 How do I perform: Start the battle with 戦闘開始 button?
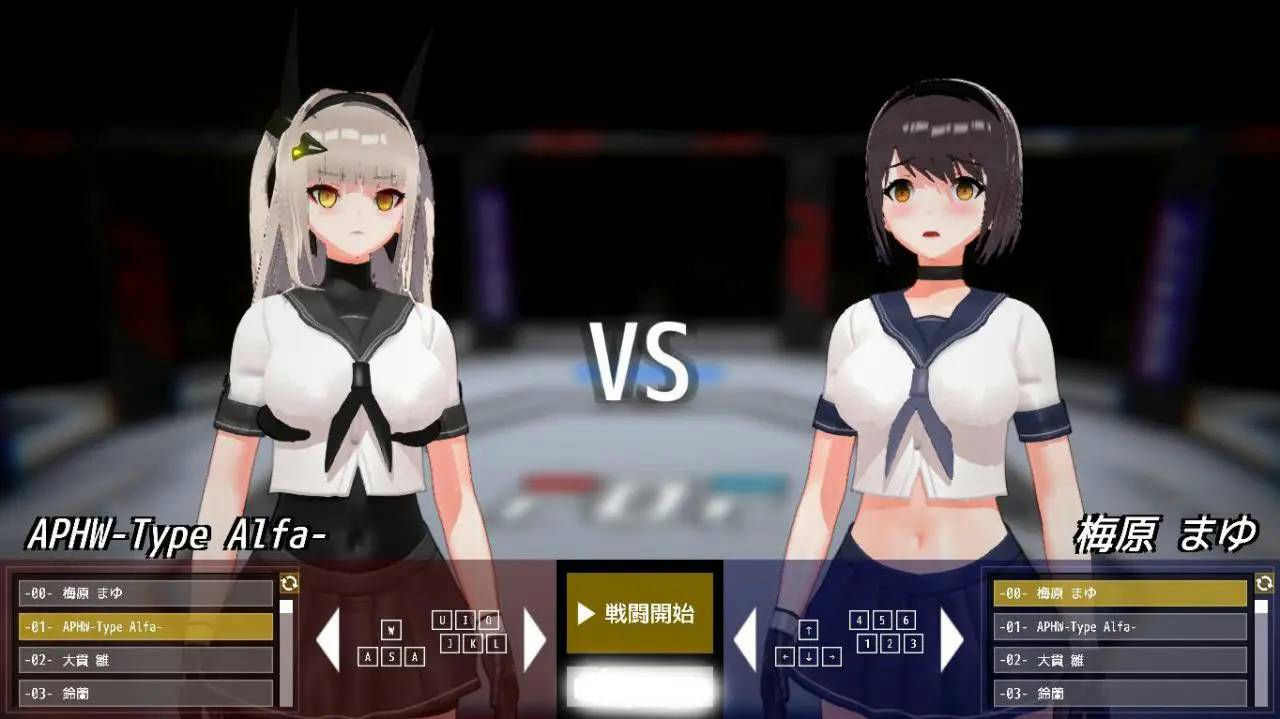coord(640,613)
